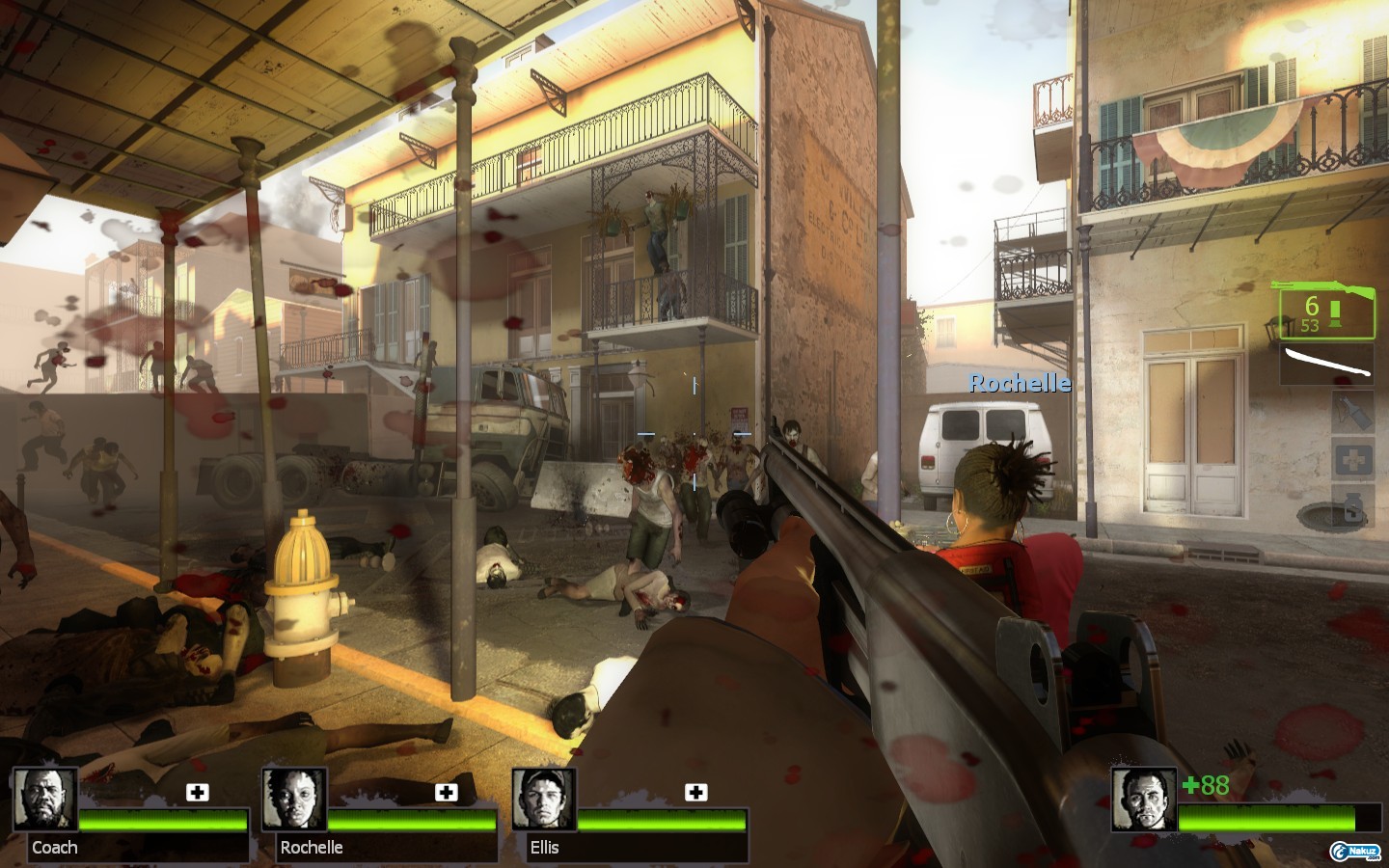Image resolution: width=1389 pixels, height=868 pixels.
Task: Select the pain pills slot
Action: [x=1352, y=506]
